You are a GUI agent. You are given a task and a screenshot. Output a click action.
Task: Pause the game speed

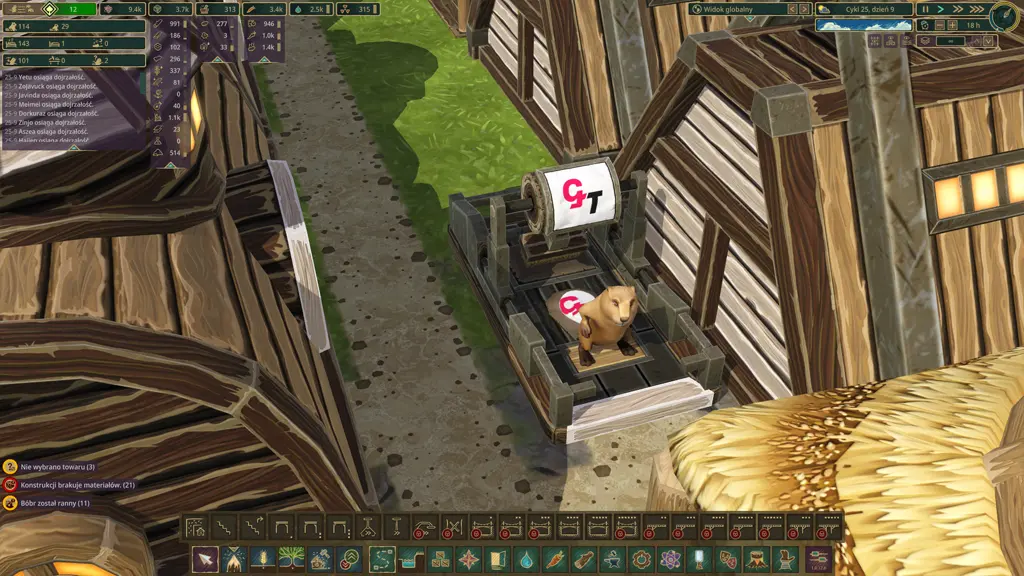925,9
